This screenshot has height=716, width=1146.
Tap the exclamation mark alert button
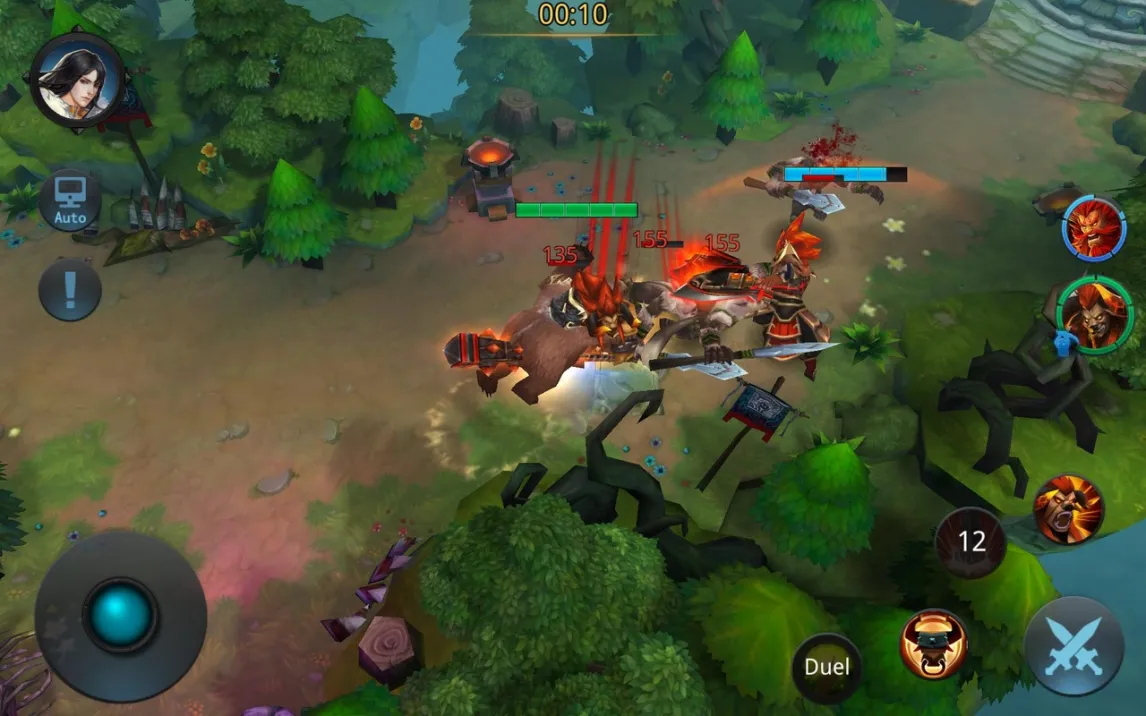[x=70, y=290]
